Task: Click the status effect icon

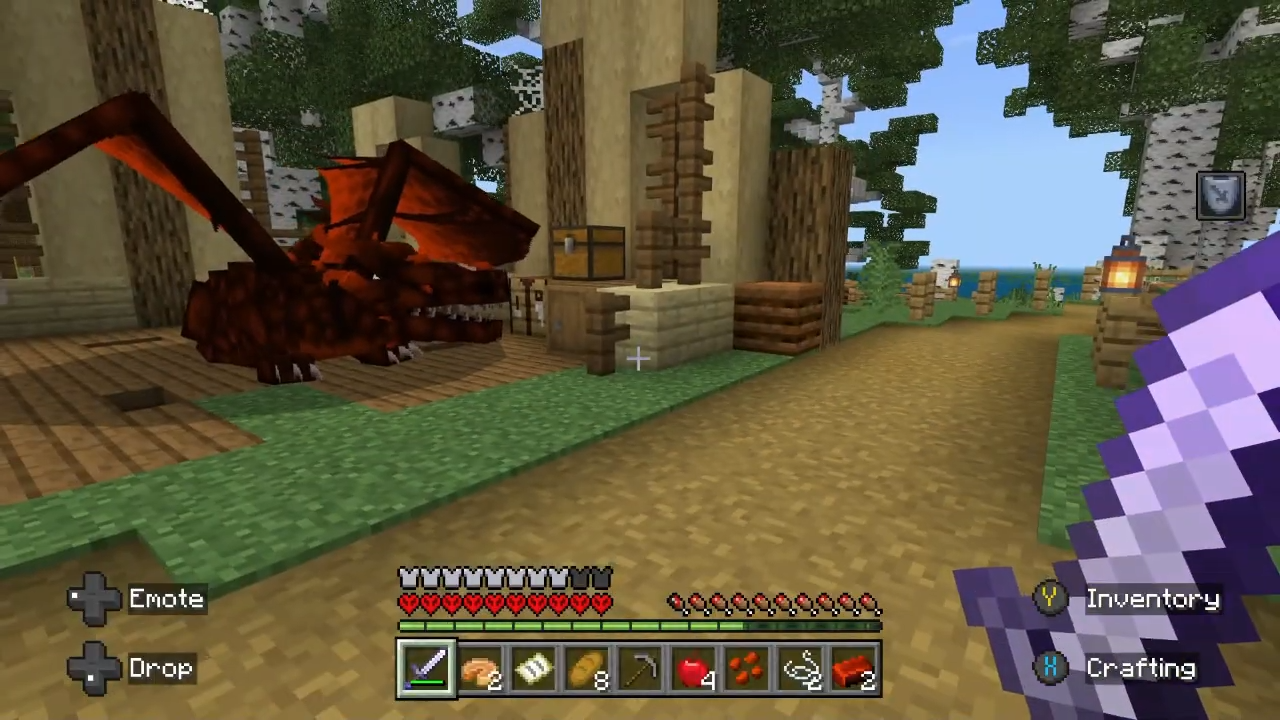Action: pyautogui.click(x=1221, y=196)
